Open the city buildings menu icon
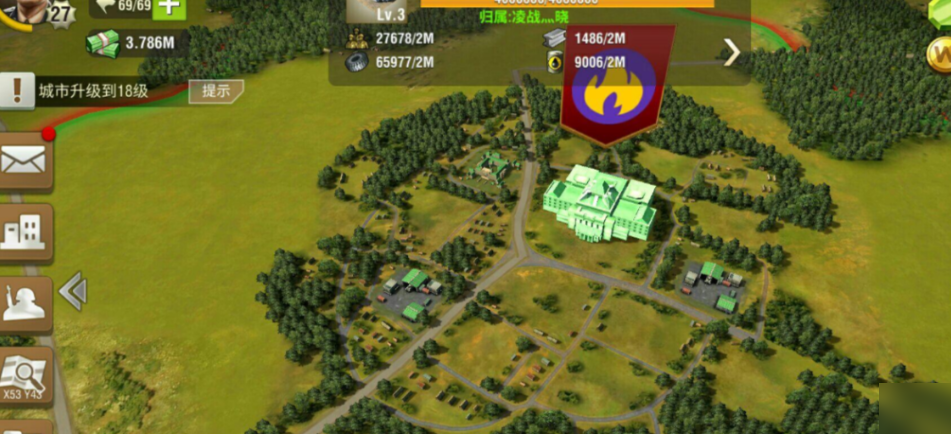Screen dimensions: 951x434 (x=25, y=230)
